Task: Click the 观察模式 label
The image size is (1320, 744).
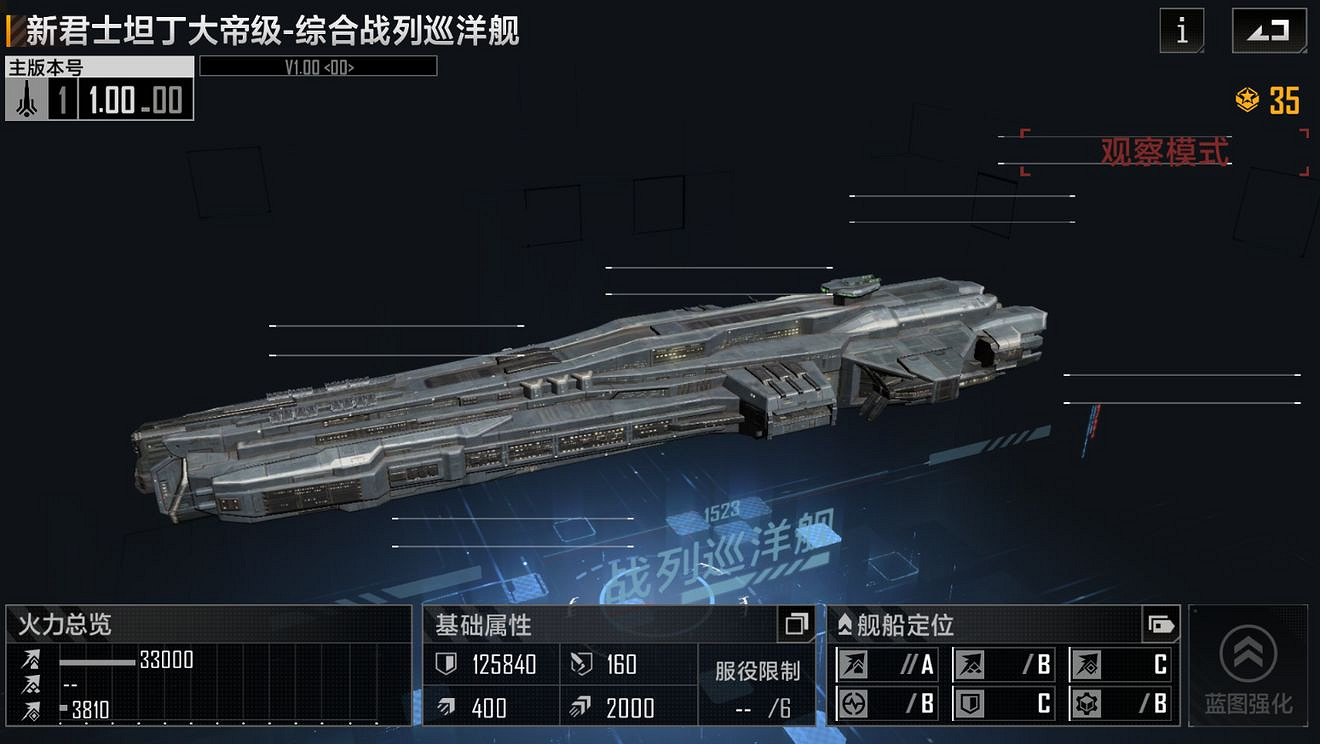Action: click(1164, 152)
